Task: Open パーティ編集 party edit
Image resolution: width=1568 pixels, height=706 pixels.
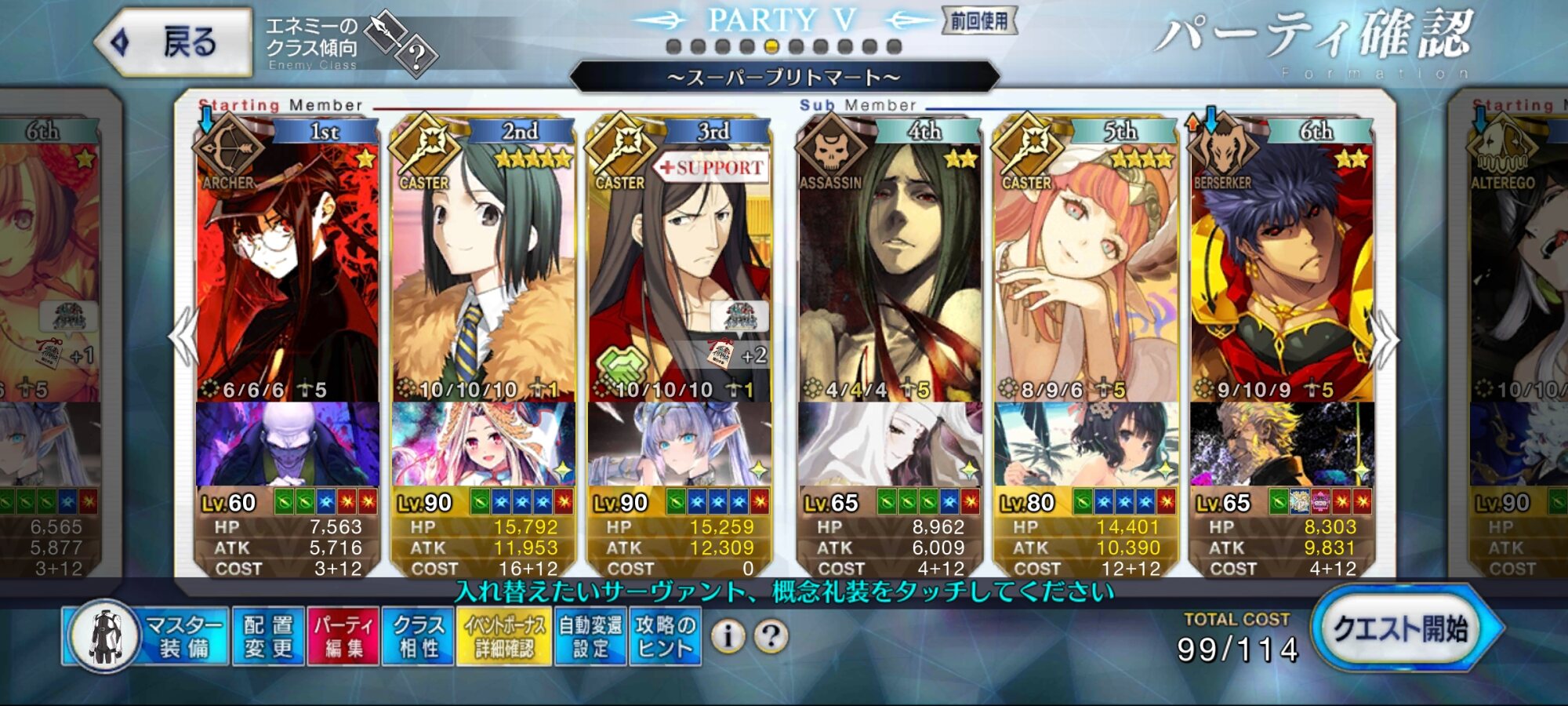Action: (343, 636)
